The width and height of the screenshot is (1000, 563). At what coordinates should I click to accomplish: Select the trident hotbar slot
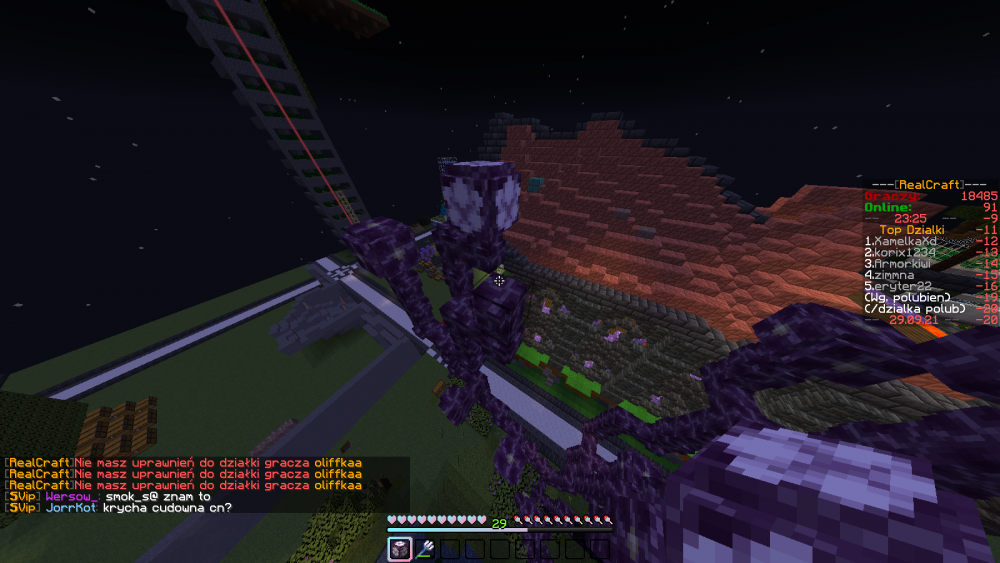click(x=424, y=548)
